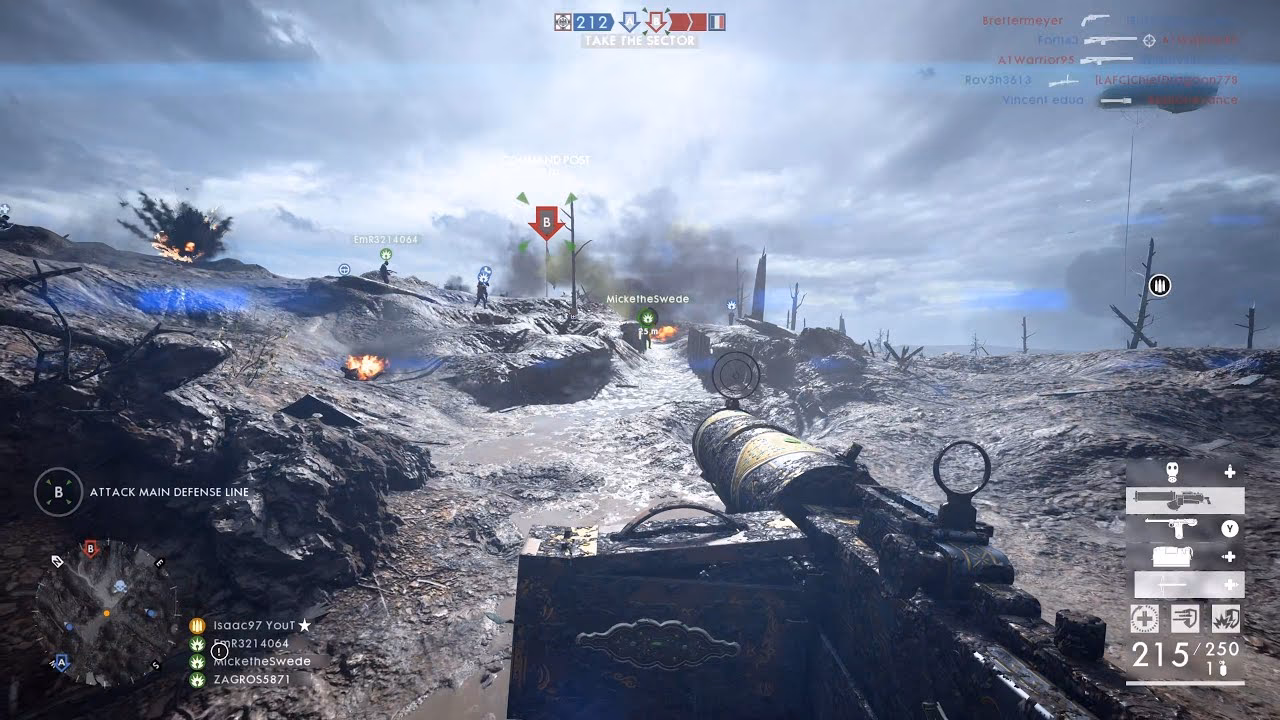
Task: Toggle the downed player indicator on the right
Action: click(x=1158, y=284)
